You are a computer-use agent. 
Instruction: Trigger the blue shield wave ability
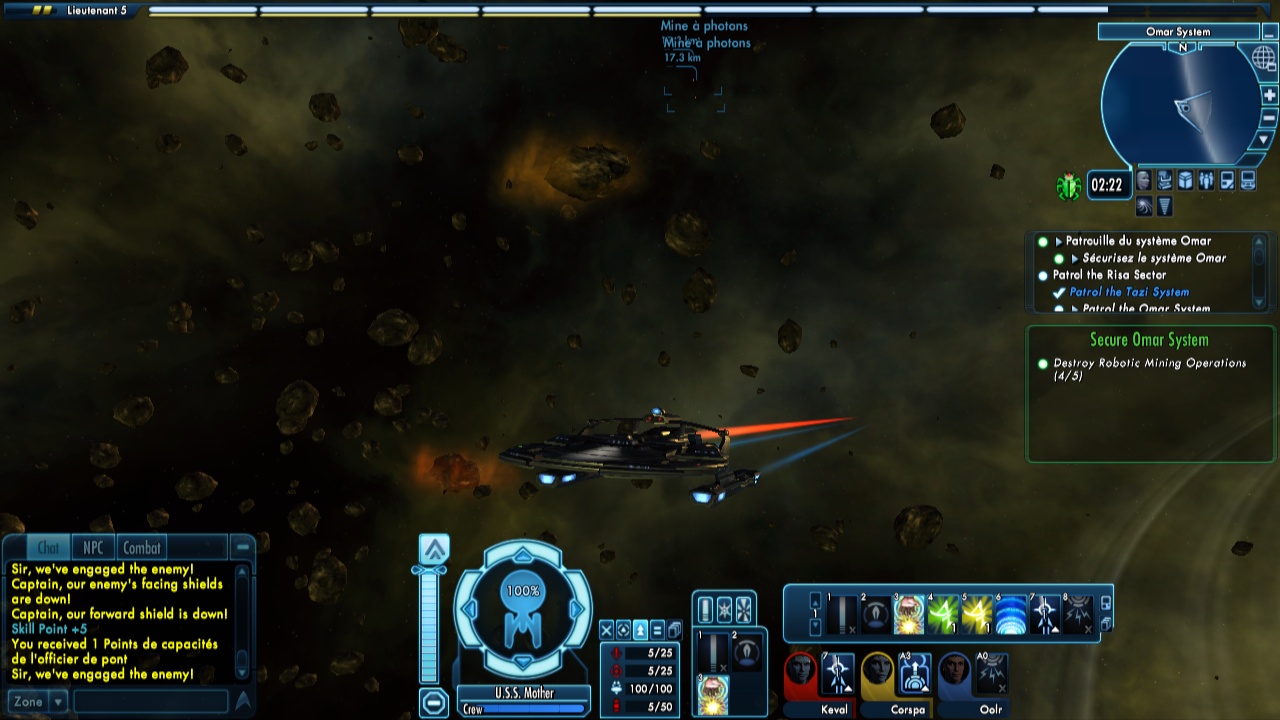pos(1011,615)
